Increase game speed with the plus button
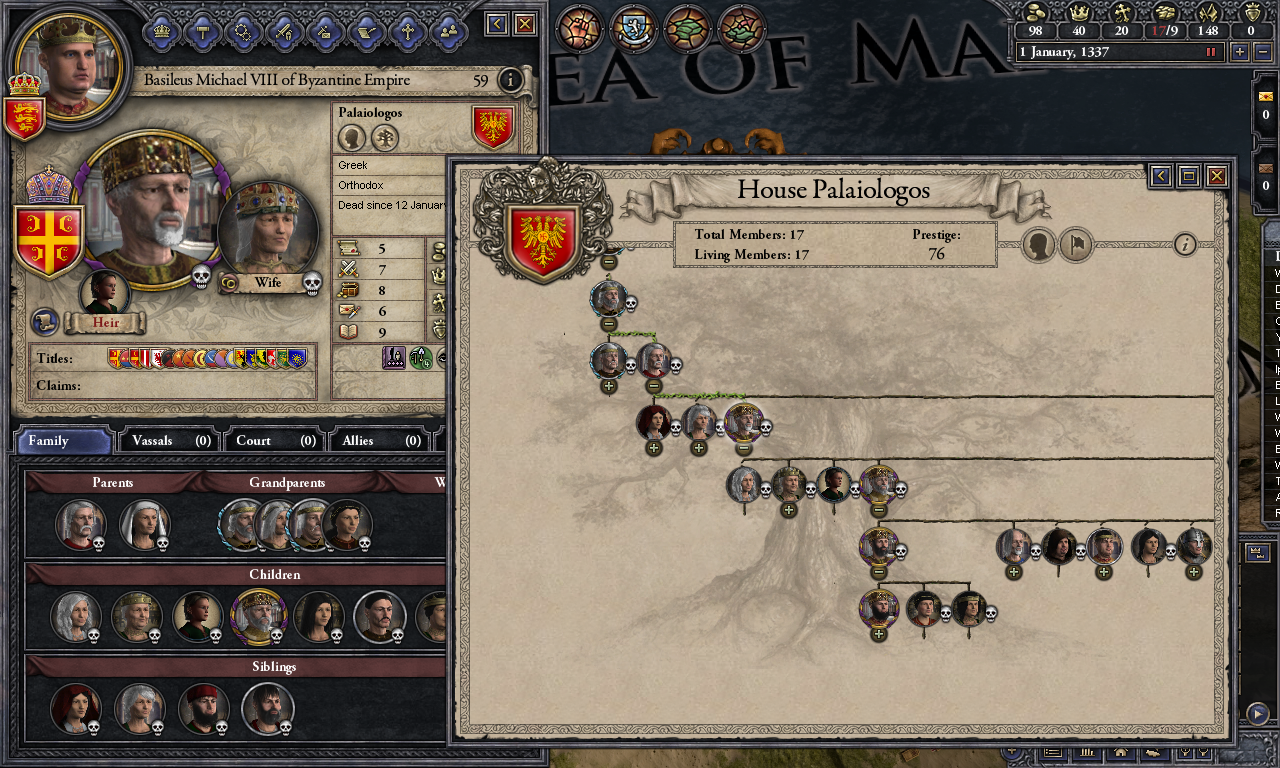This screenshot has height=768, width=1280. (x=1240, y=52)
